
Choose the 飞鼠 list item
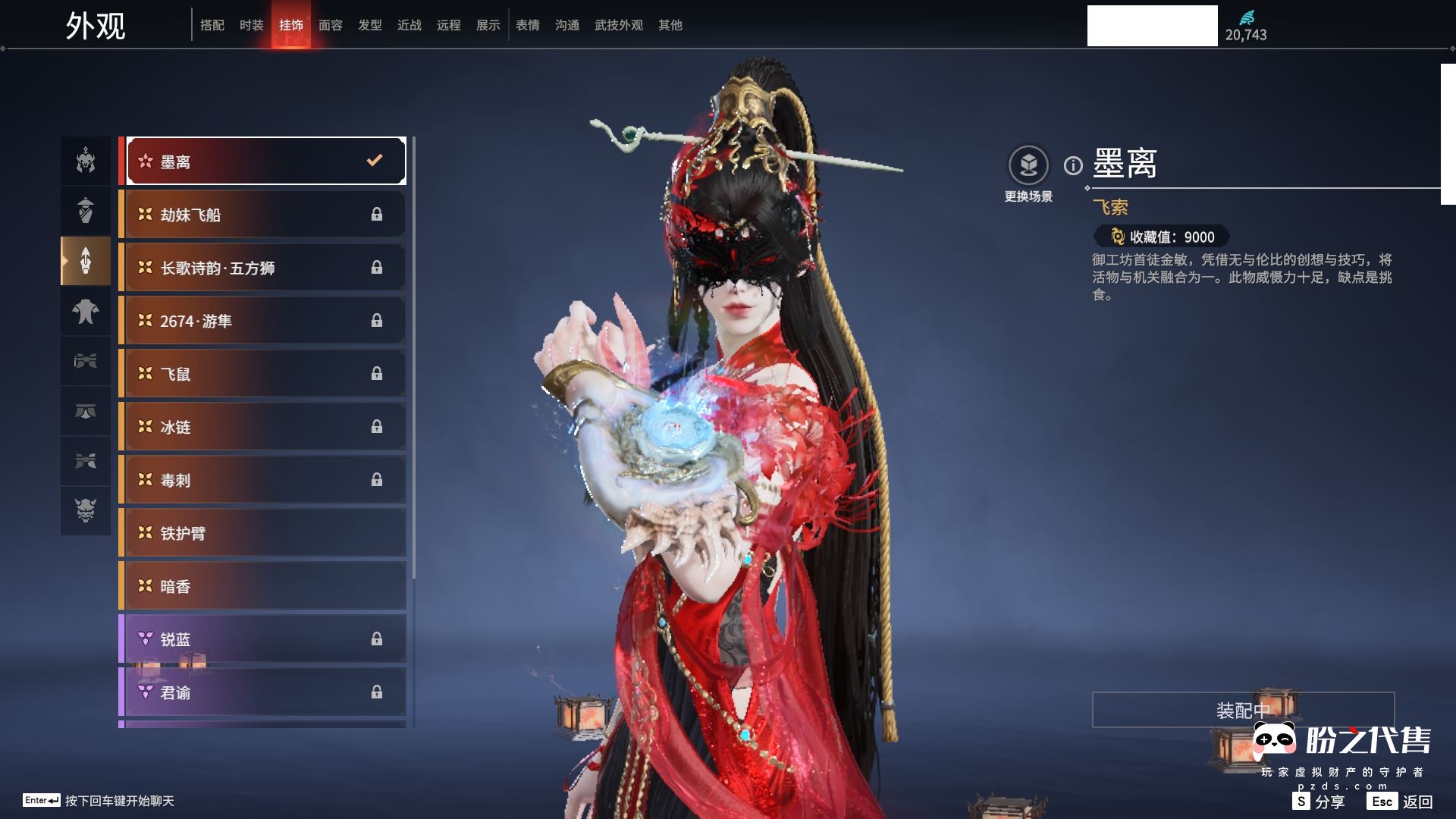(x=262, y=374)
